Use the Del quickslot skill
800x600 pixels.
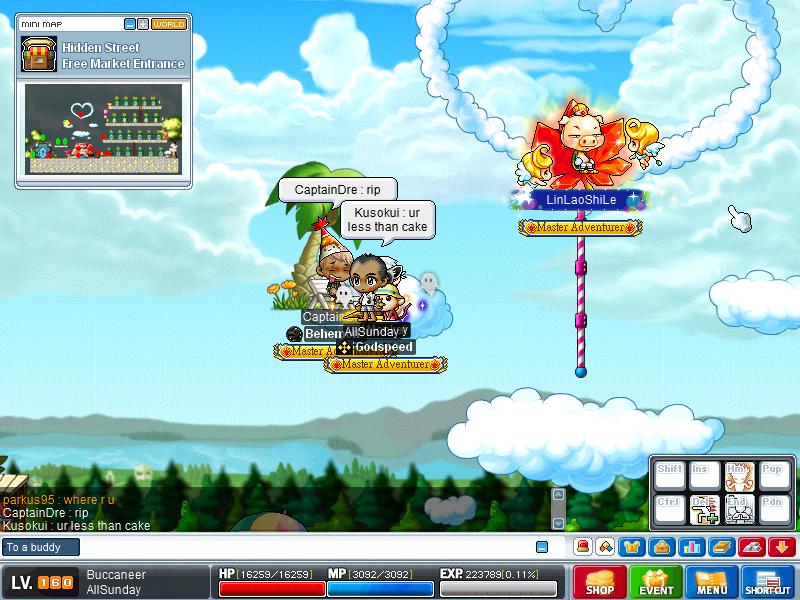[705, 509]
